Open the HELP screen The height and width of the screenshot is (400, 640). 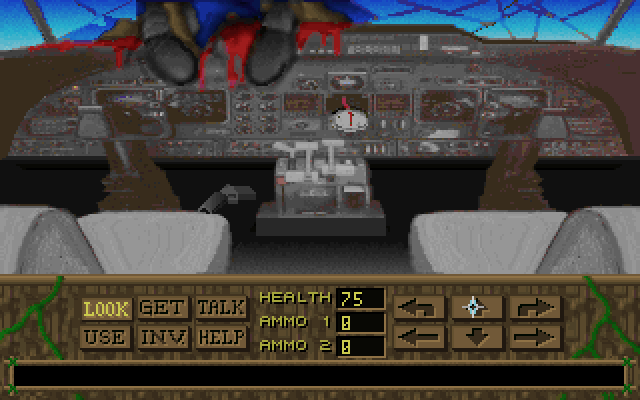tap(221, 337)
